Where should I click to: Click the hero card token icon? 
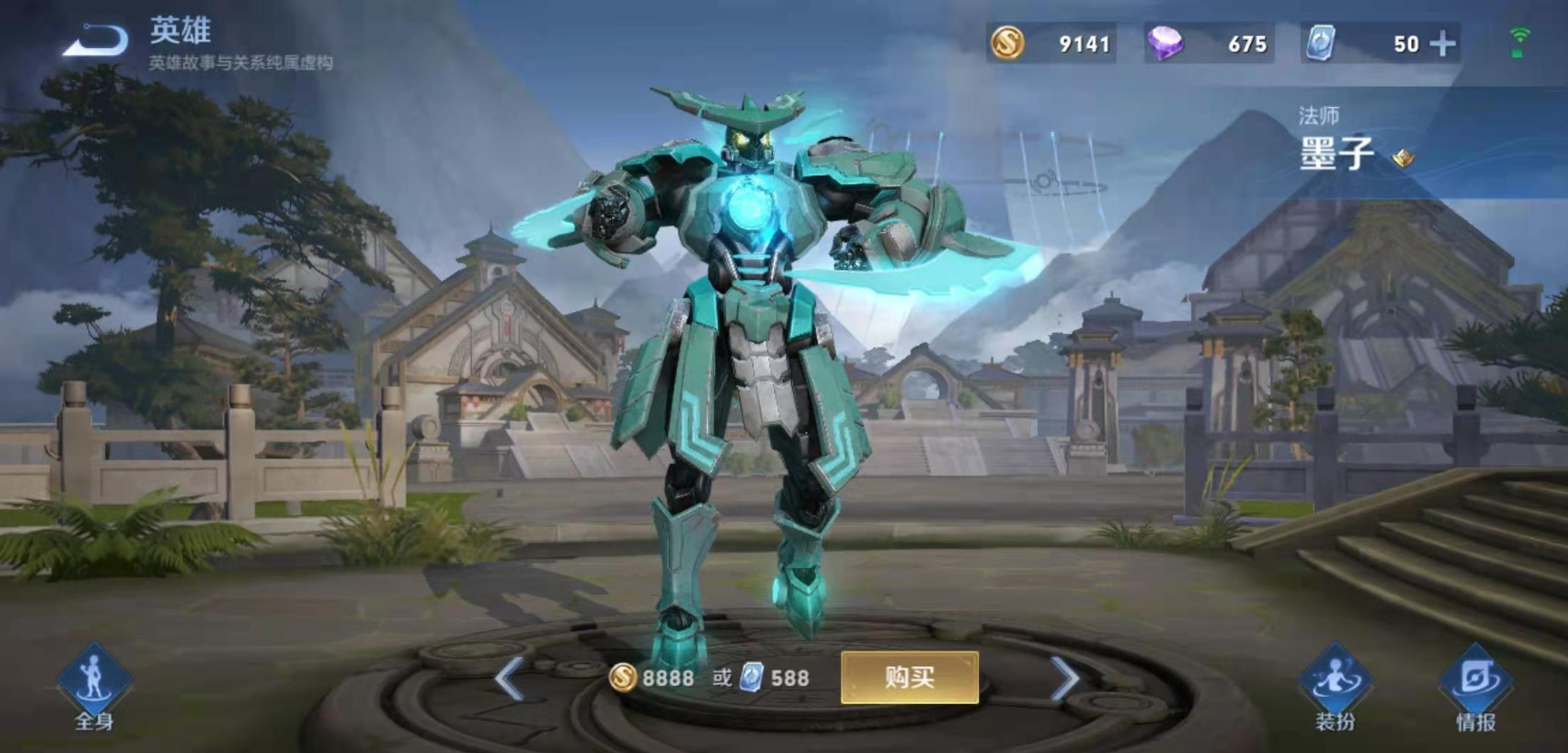pyautogui.click(x=1319, y=41)
